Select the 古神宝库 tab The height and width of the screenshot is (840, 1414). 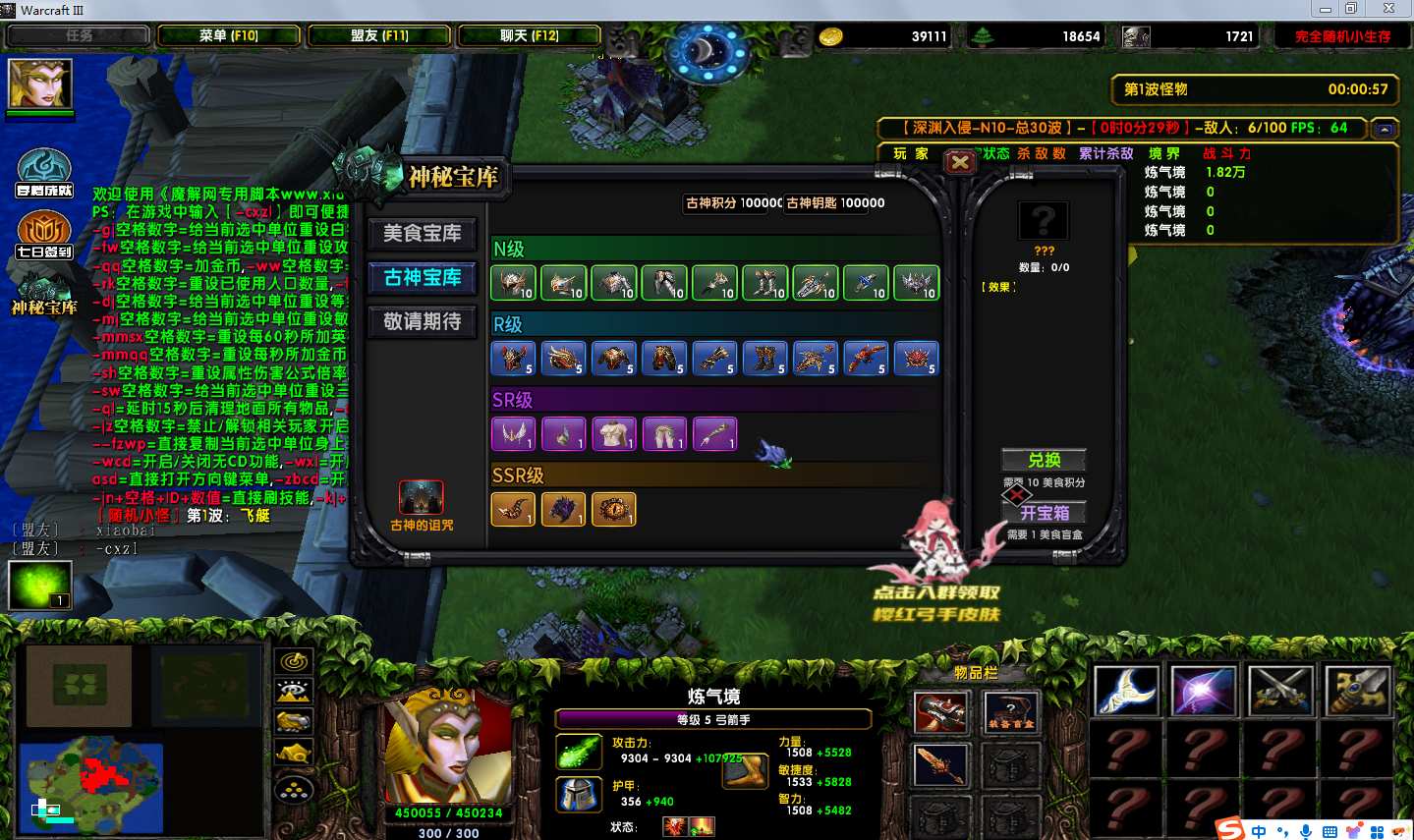pyautogui.click(x=423, y=278)
